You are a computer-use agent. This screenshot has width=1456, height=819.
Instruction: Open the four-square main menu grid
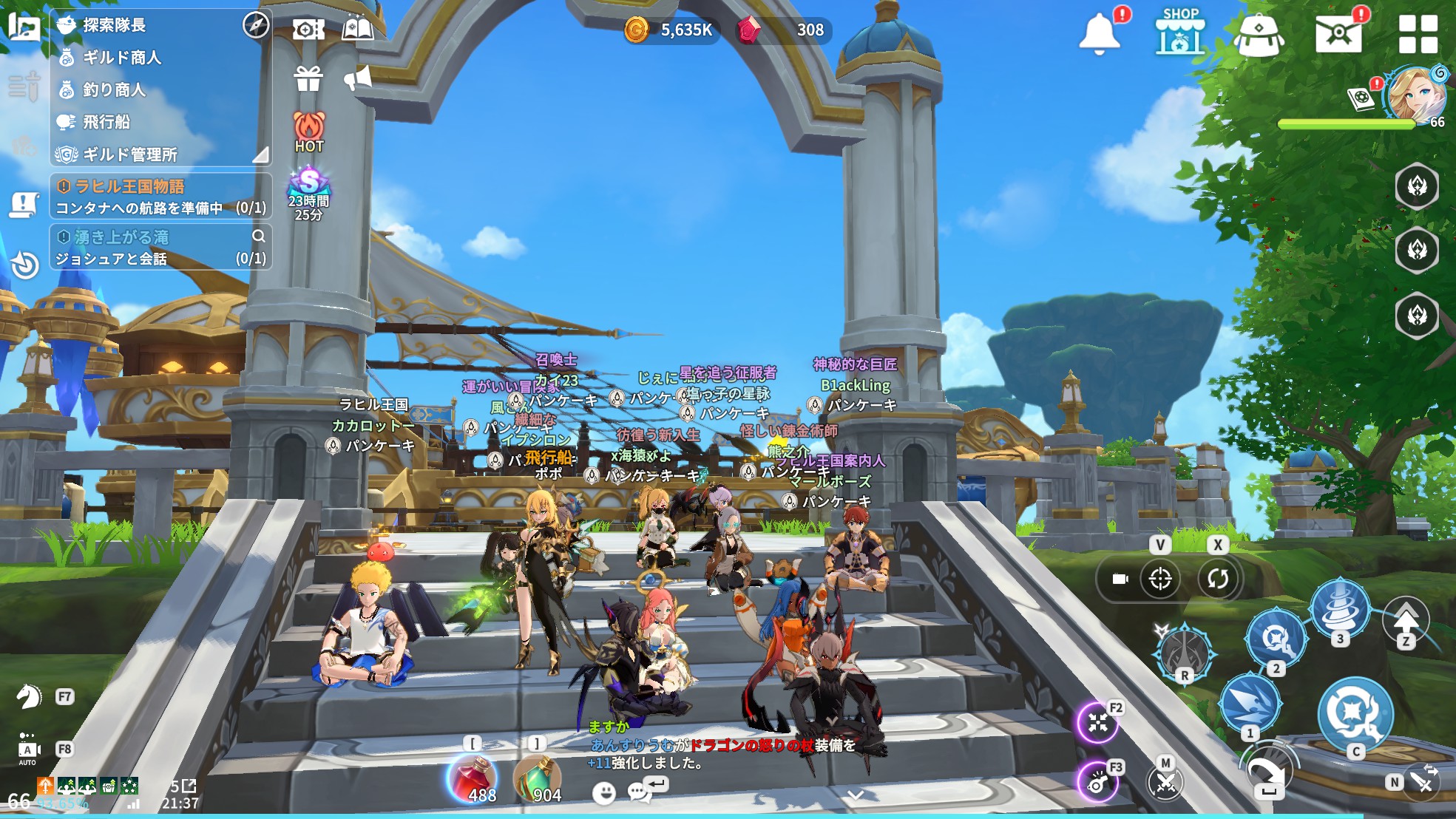[1418, 34]
